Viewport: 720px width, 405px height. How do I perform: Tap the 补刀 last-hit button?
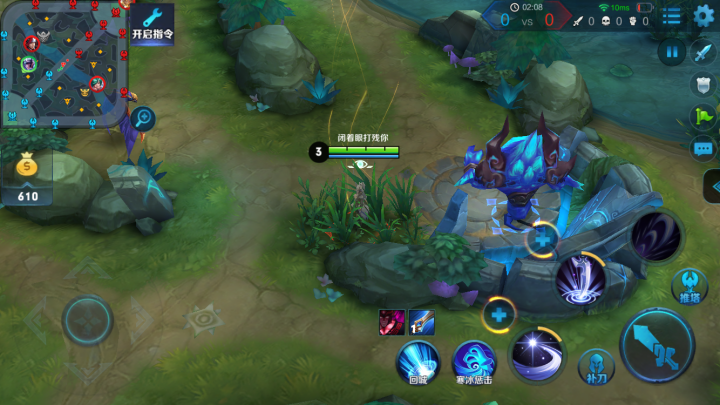point(594,367)
